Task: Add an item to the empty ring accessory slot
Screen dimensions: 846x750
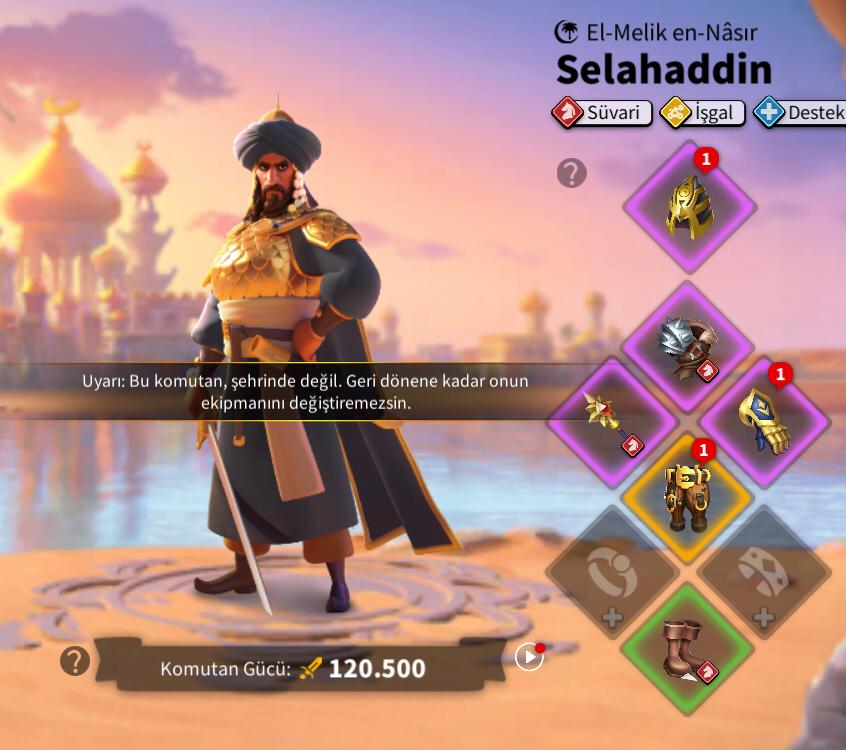Action: pos(612,573)
